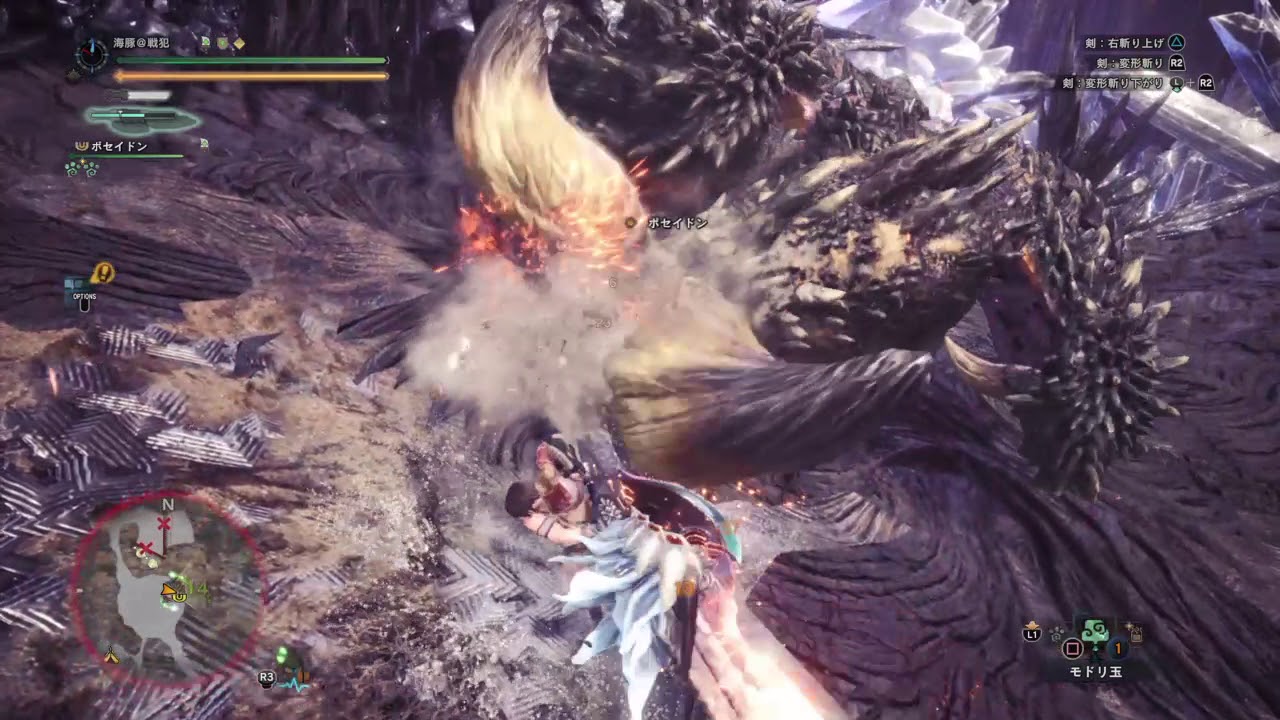Choose the paw item left of モドリ玉
The width and height of the screenshot is (1280, 720).
[x=1056, y=633]
